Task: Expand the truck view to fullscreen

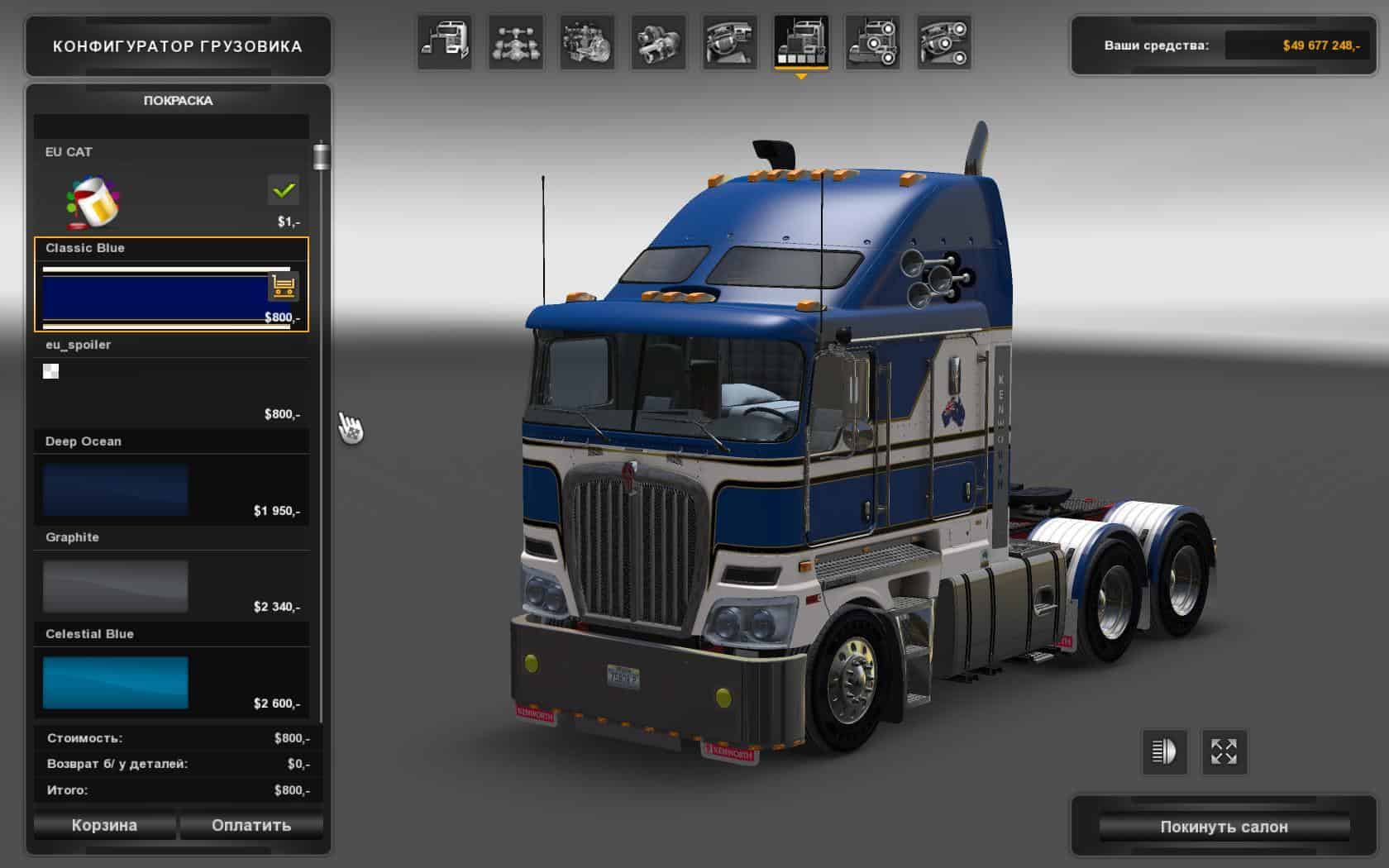Action: (1224, 751)
